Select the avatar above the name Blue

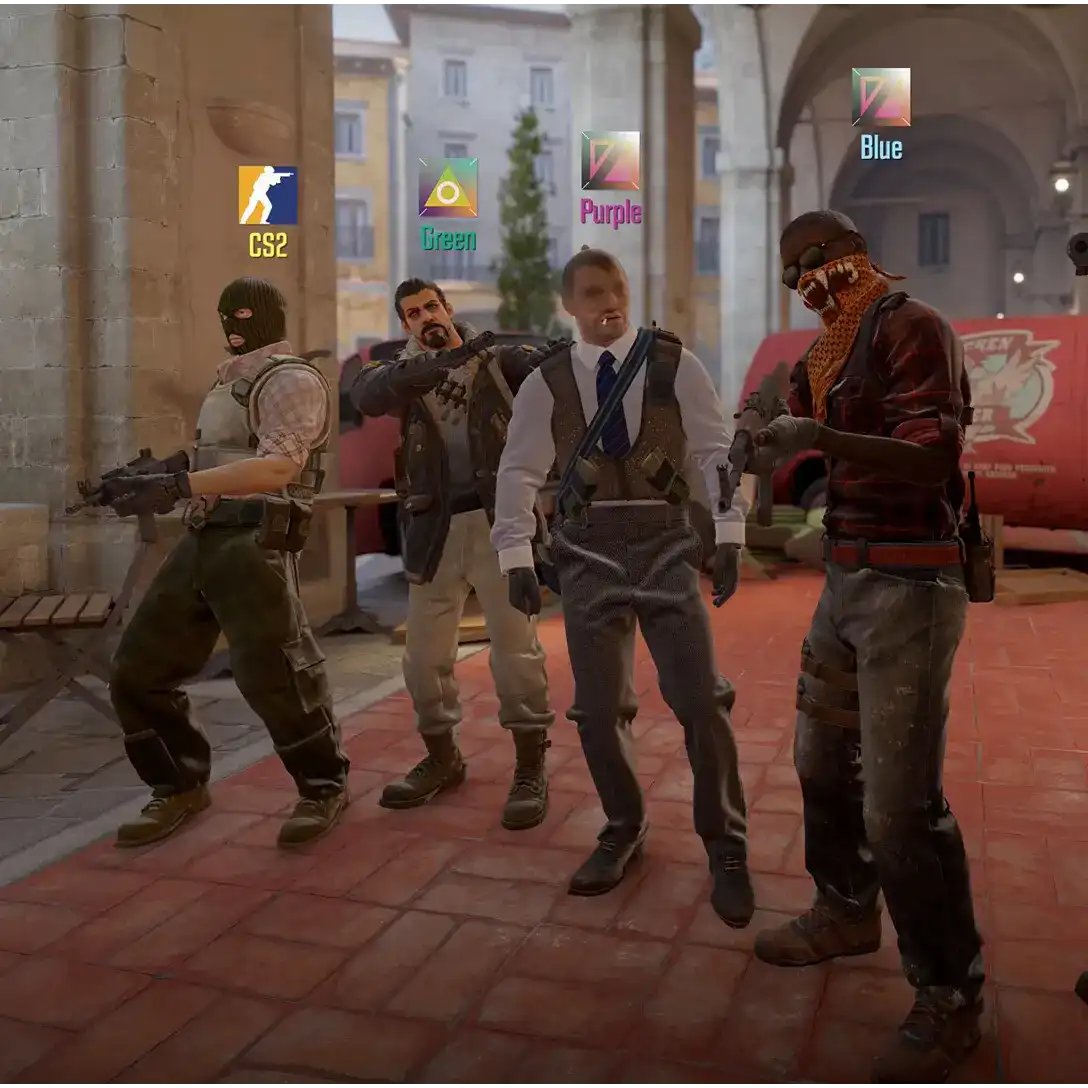click(881, 97)
